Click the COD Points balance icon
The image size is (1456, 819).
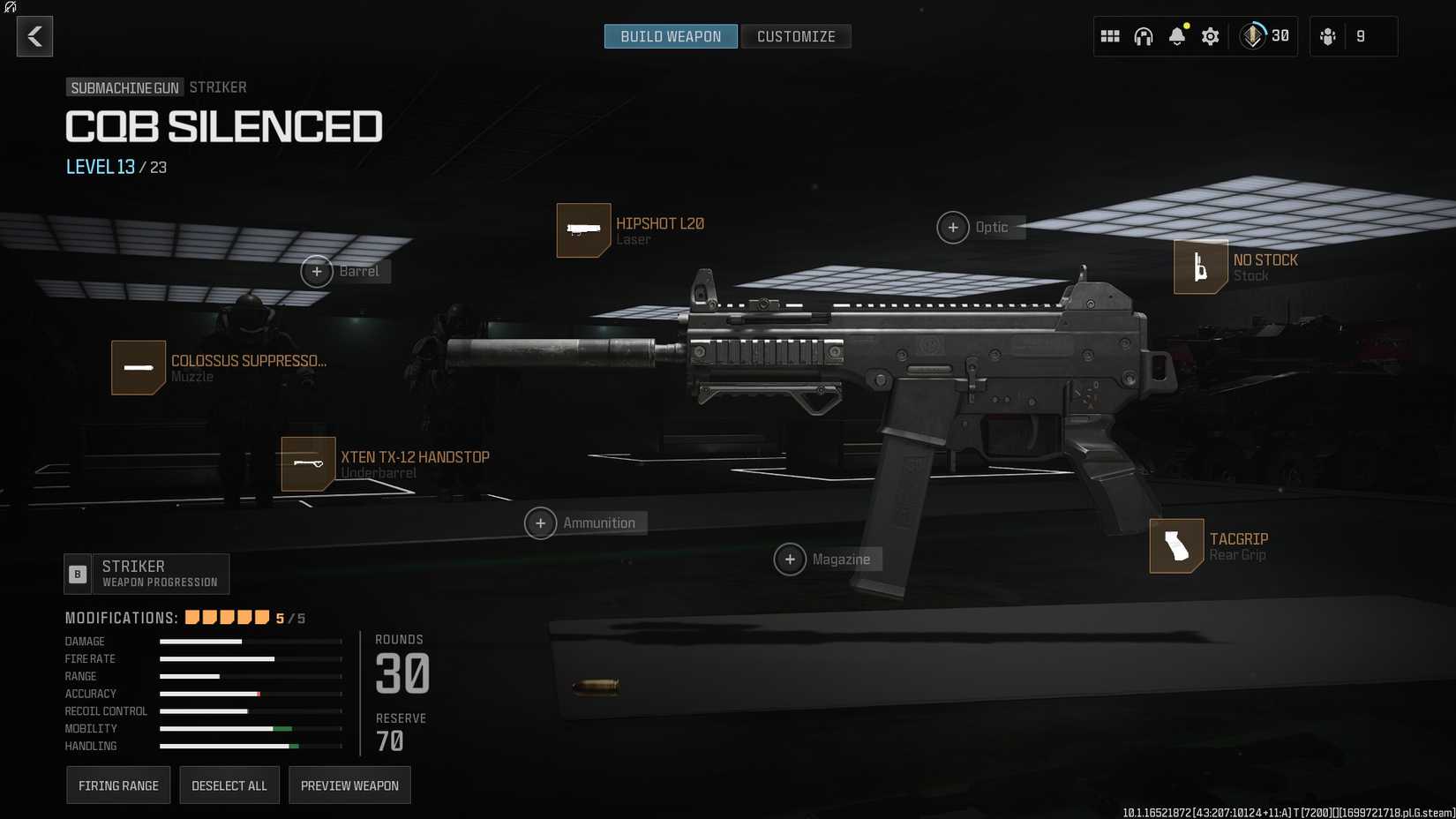tap(1252, 36)
